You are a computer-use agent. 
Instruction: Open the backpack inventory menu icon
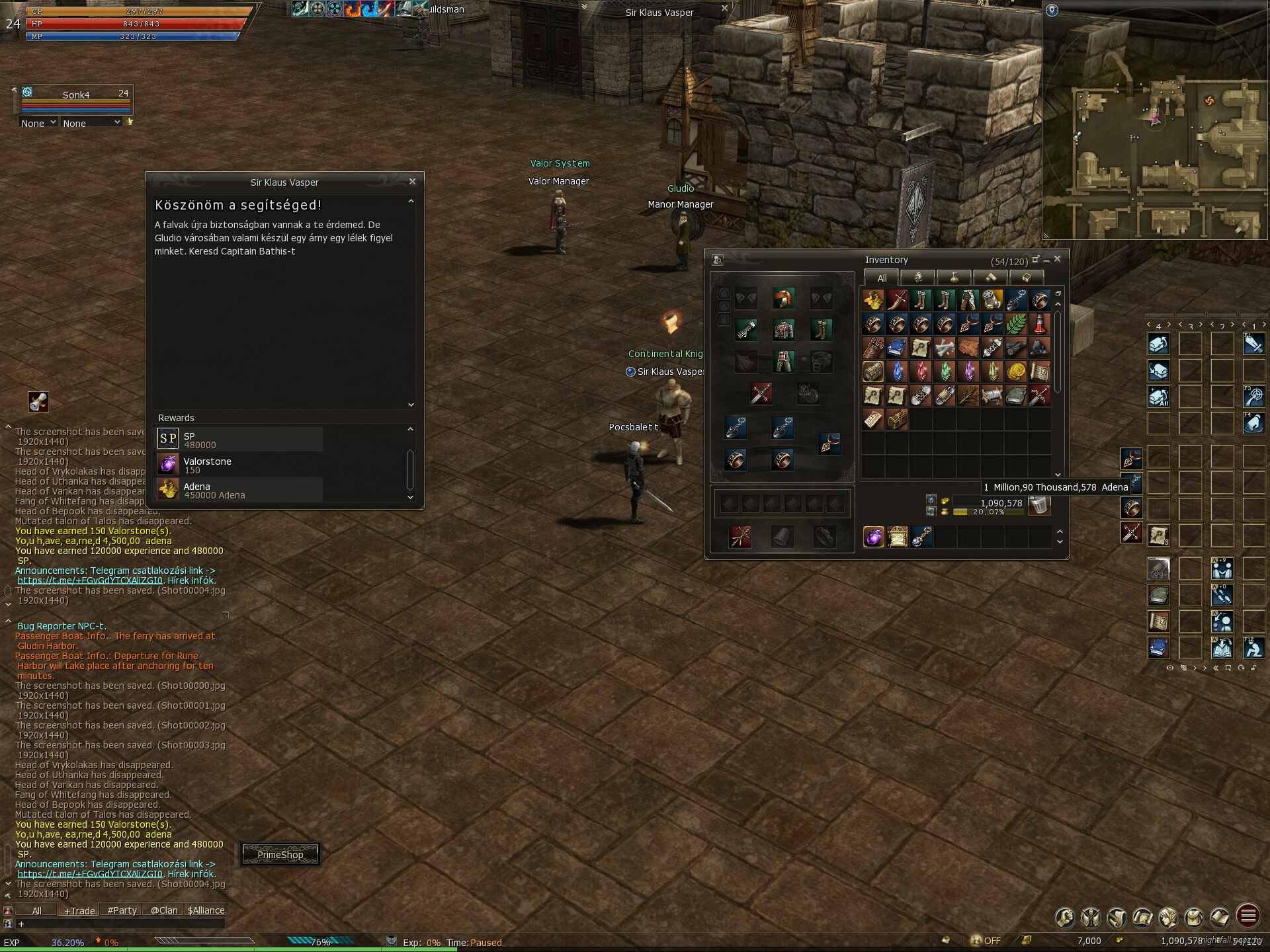coord(1195,916)
